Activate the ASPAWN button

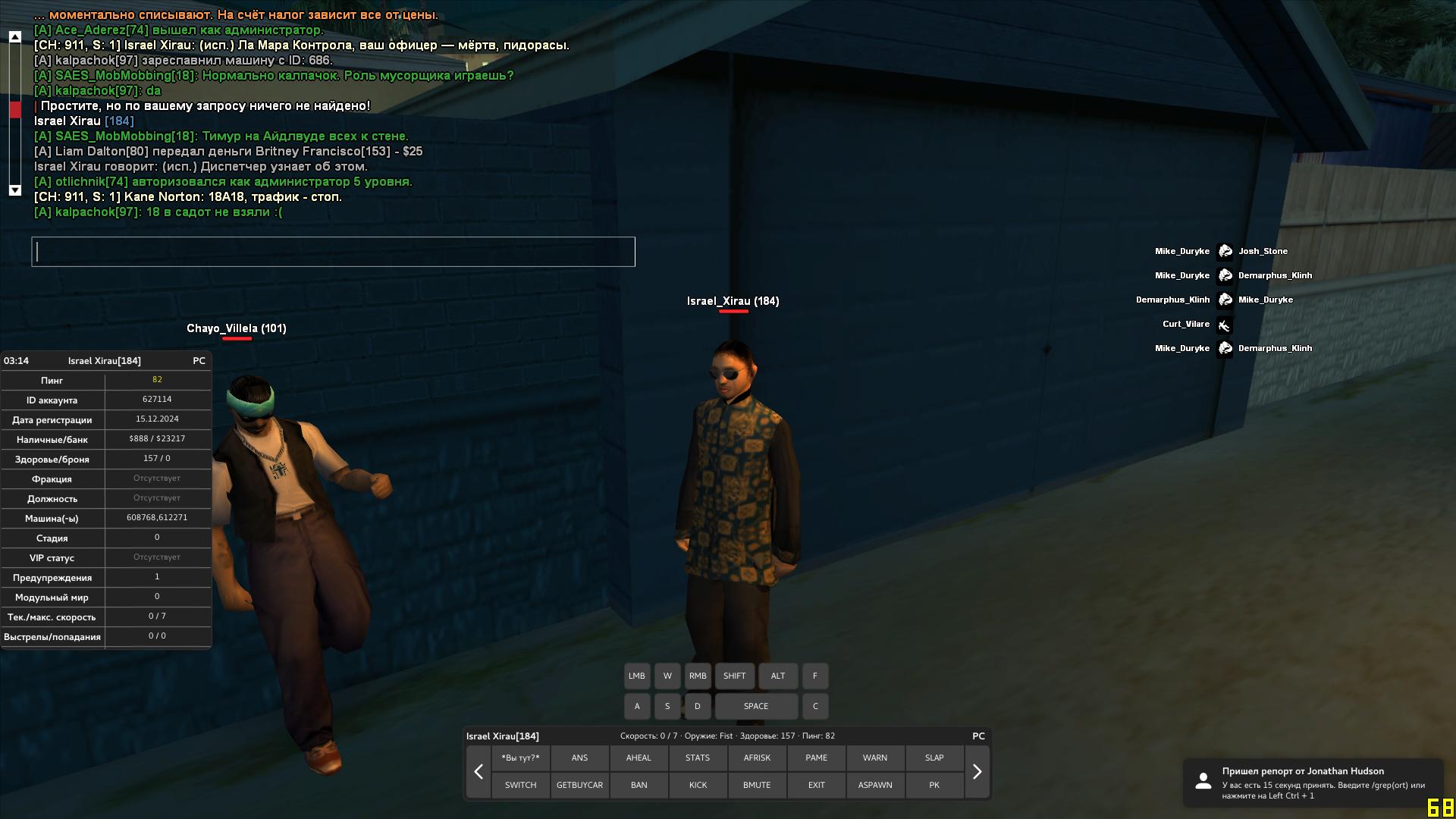[x=875, y=785]
